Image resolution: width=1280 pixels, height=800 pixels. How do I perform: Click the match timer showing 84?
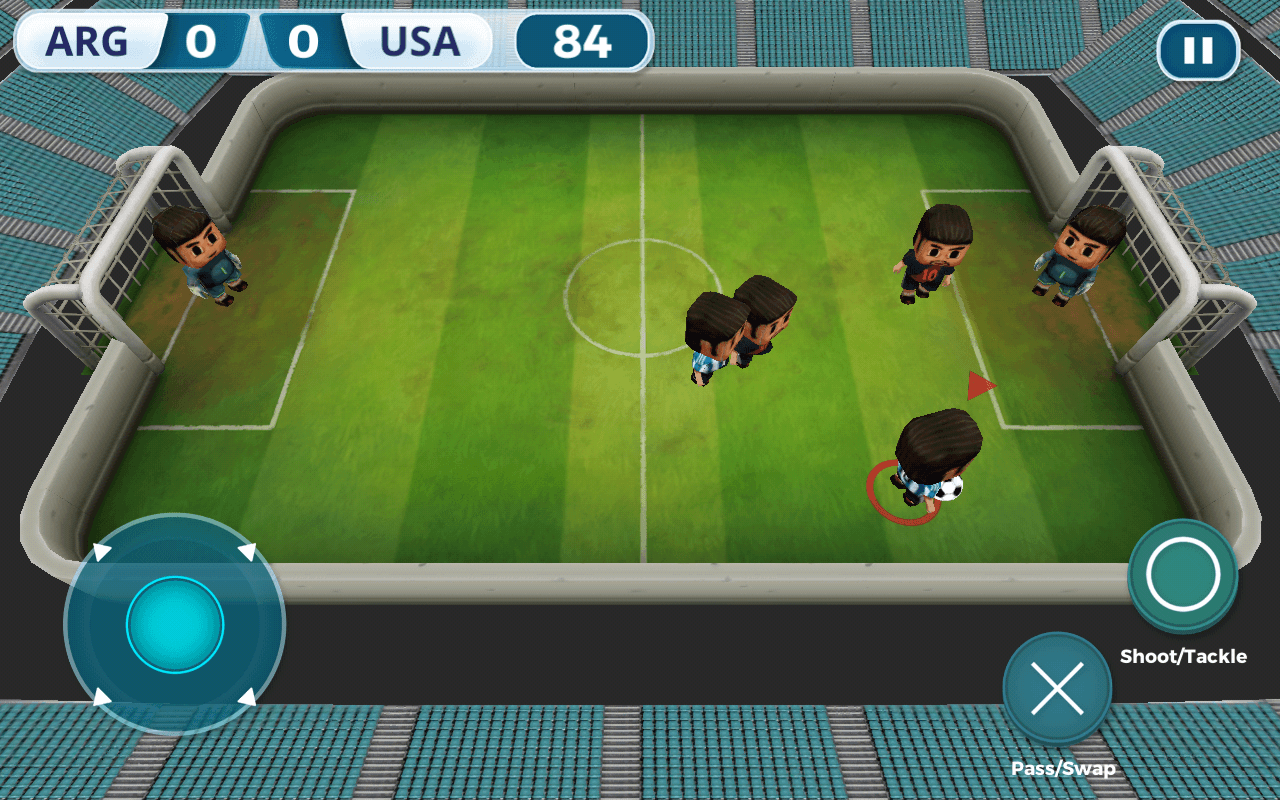(x=583, y=42)
